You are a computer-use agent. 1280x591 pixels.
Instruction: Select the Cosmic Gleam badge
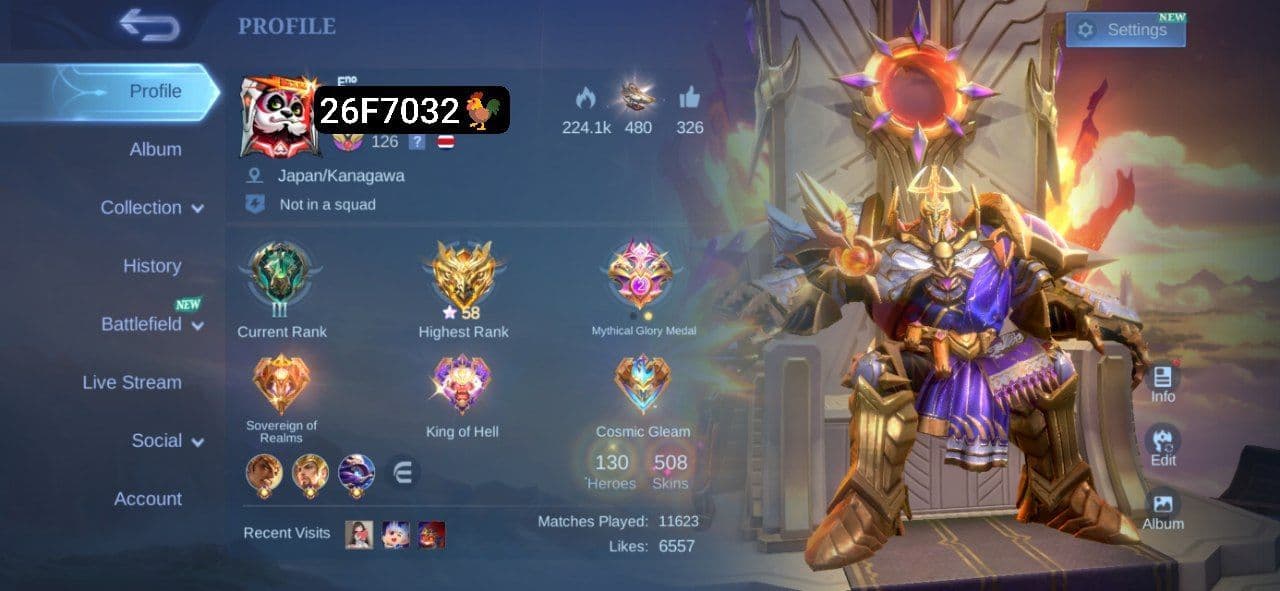tap(643, 386)
